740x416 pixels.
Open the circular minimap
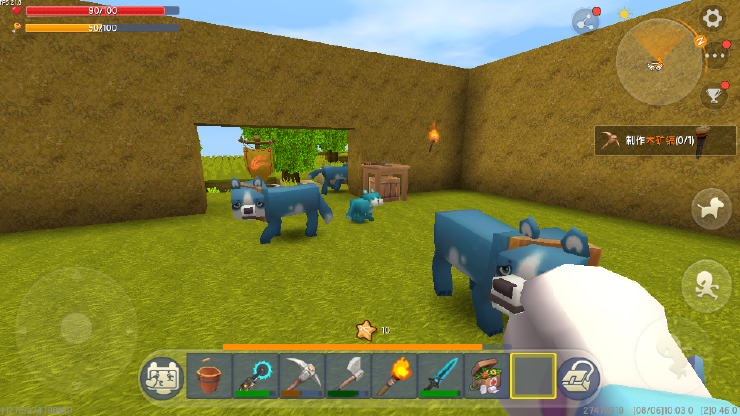tap(658, 61)
